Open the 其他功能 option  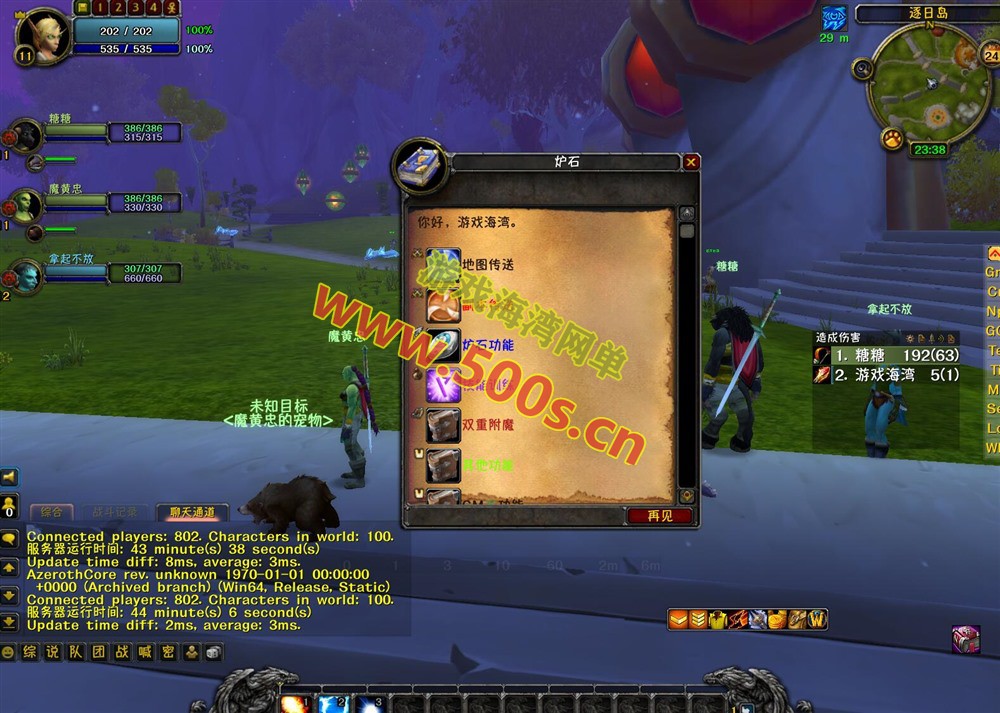pos(487,465)
